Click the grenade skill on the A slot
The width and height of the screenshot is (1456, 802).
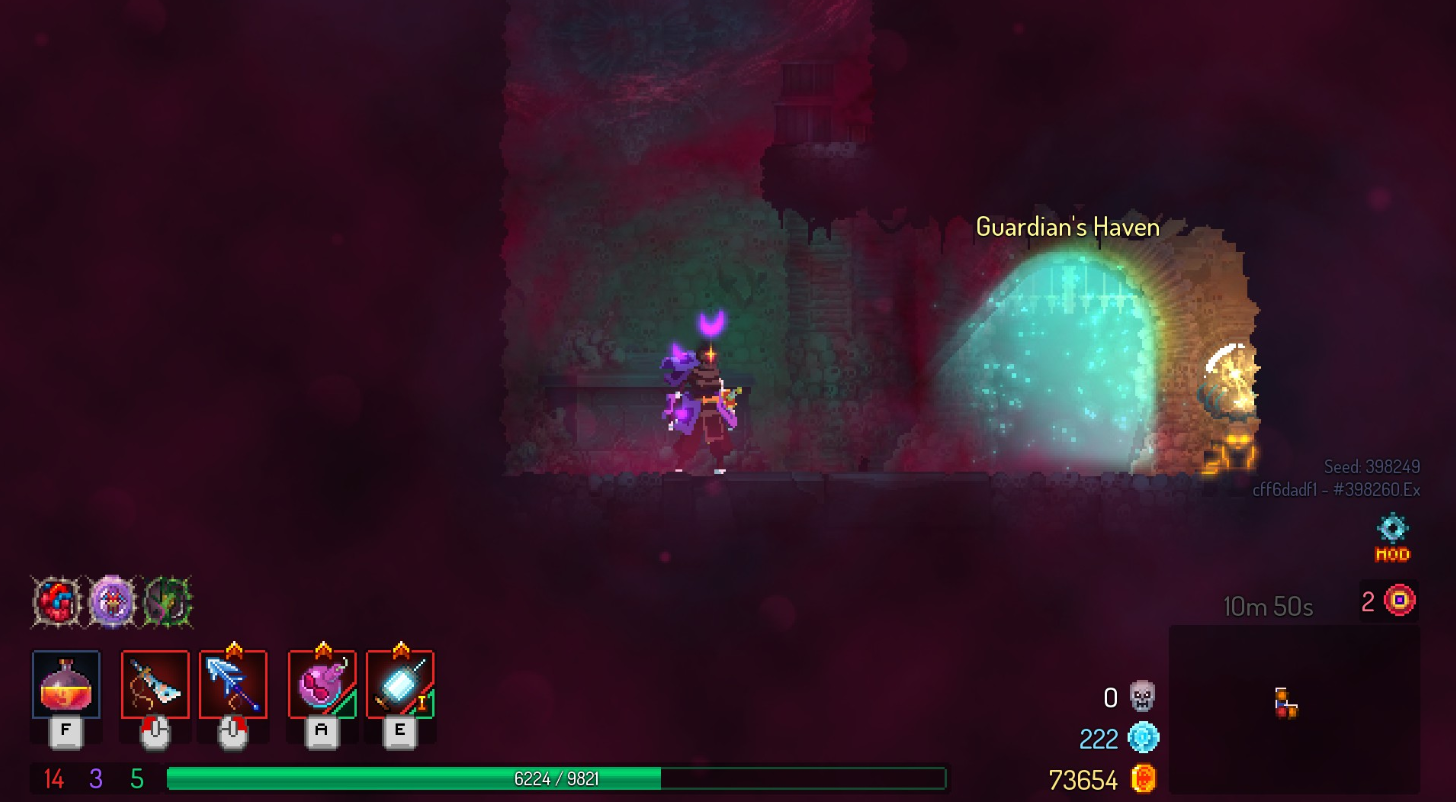[322, 686]
